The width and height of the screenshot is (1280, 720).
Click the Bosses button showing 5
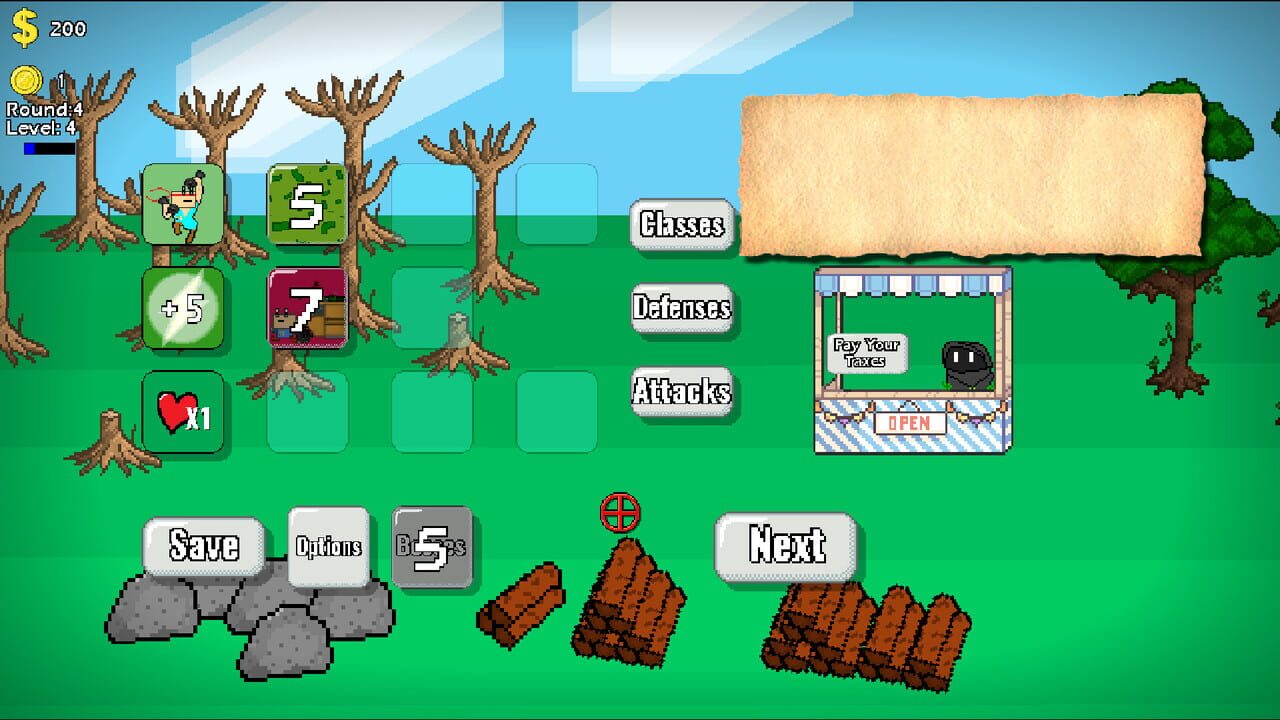[x=433, y=546]
